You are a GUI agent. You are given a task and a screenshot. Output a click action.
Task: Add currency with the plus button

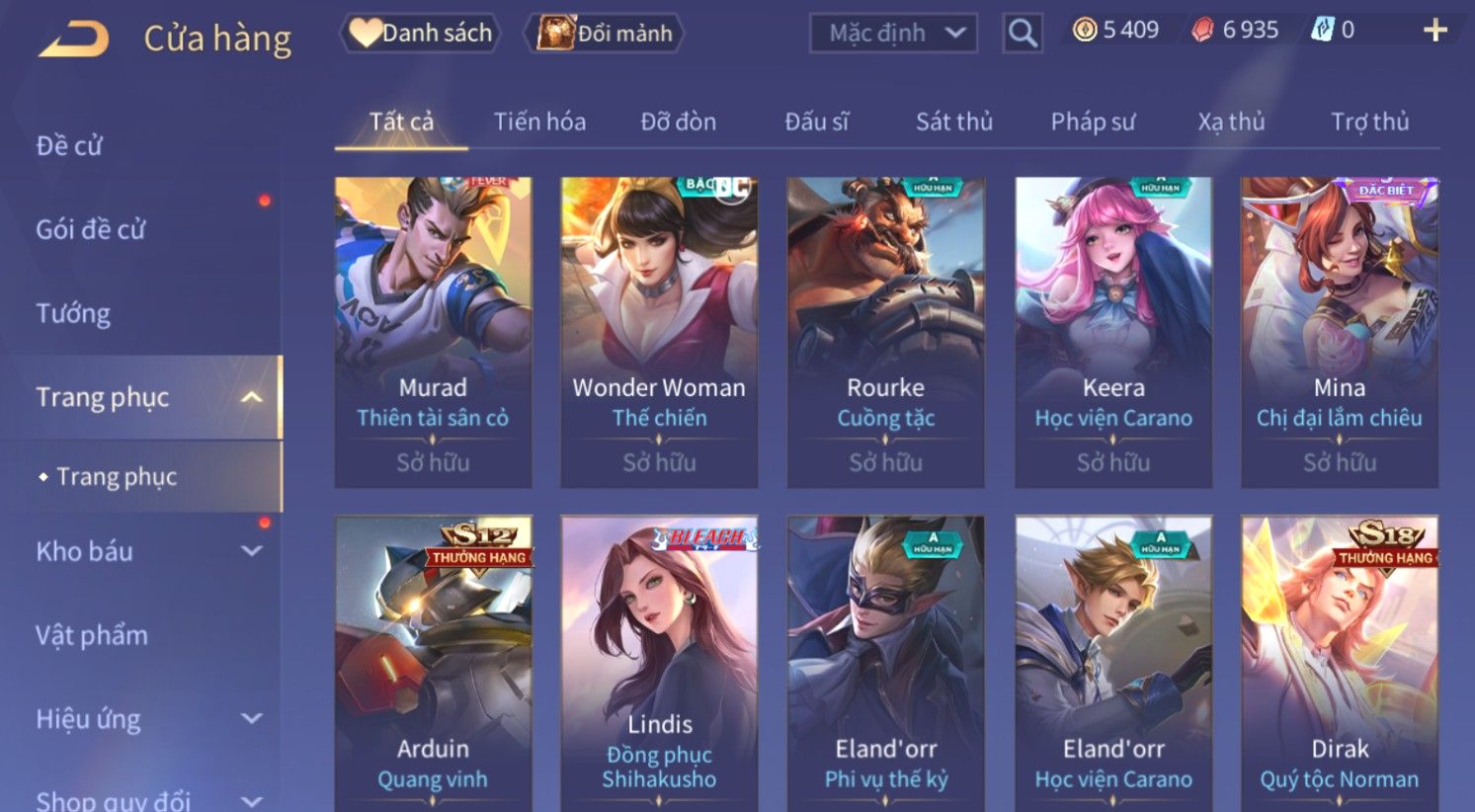coord(1434,31)
